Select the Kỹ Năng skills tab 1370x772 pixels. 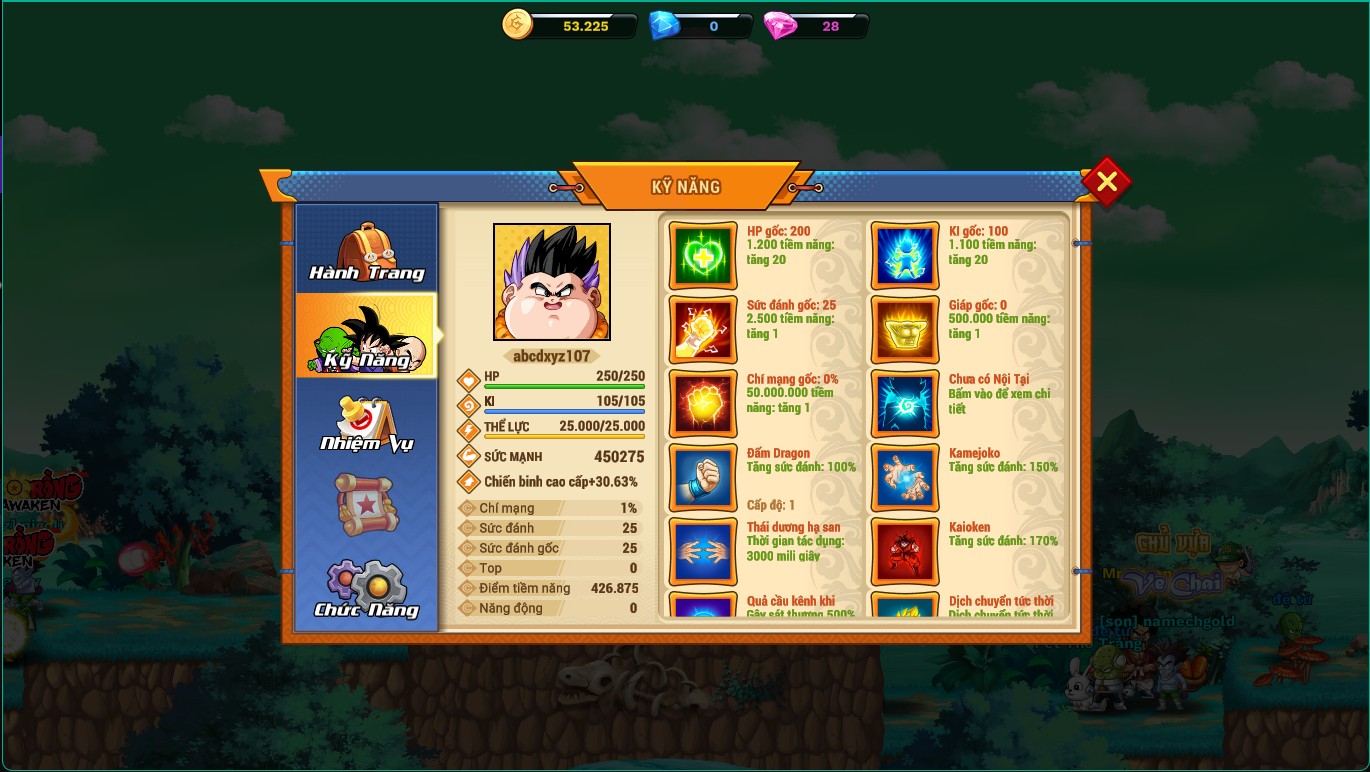coord(367,336)
